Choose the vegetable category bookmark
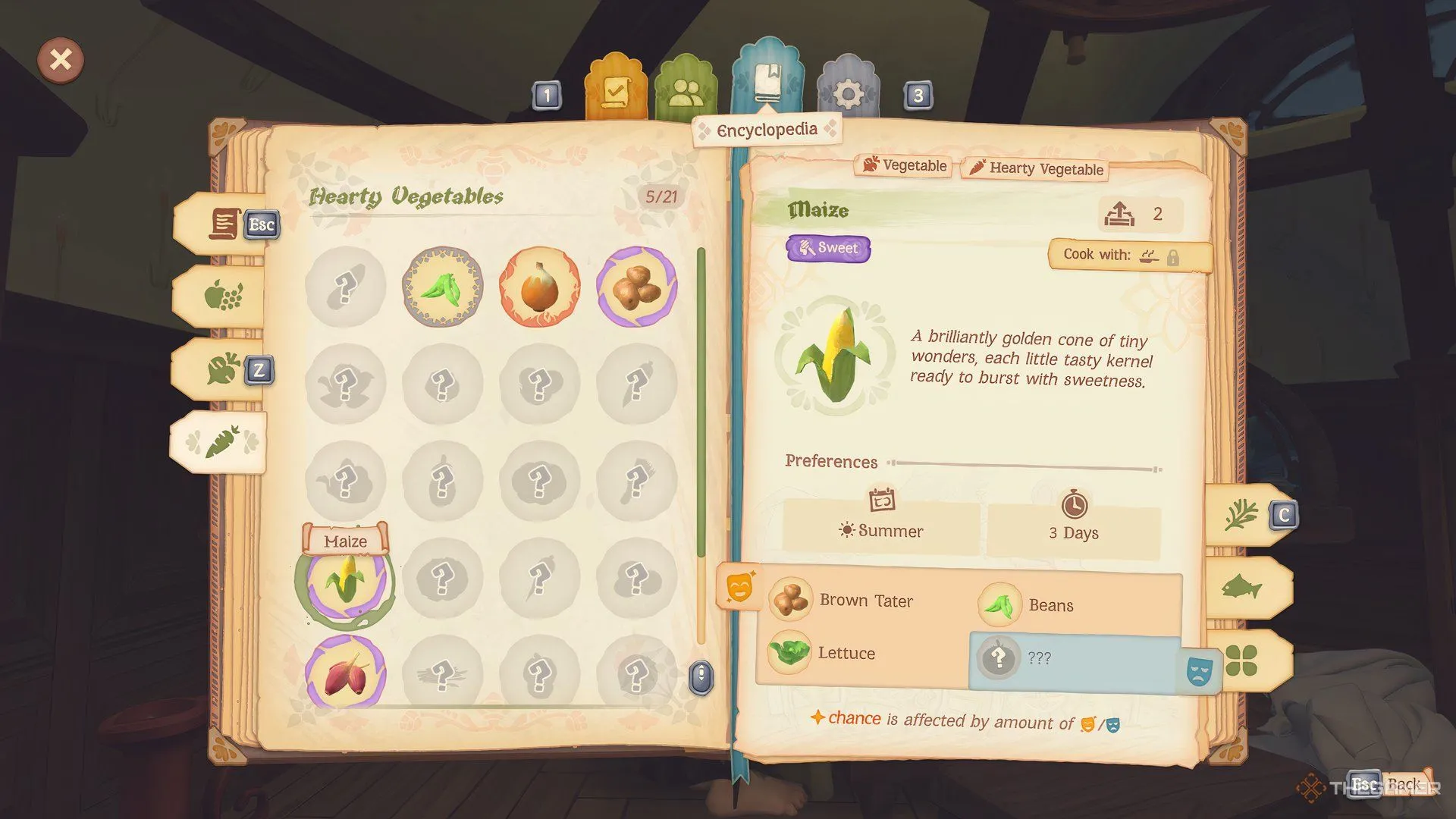1456x819 pixels. coord(223,369)
